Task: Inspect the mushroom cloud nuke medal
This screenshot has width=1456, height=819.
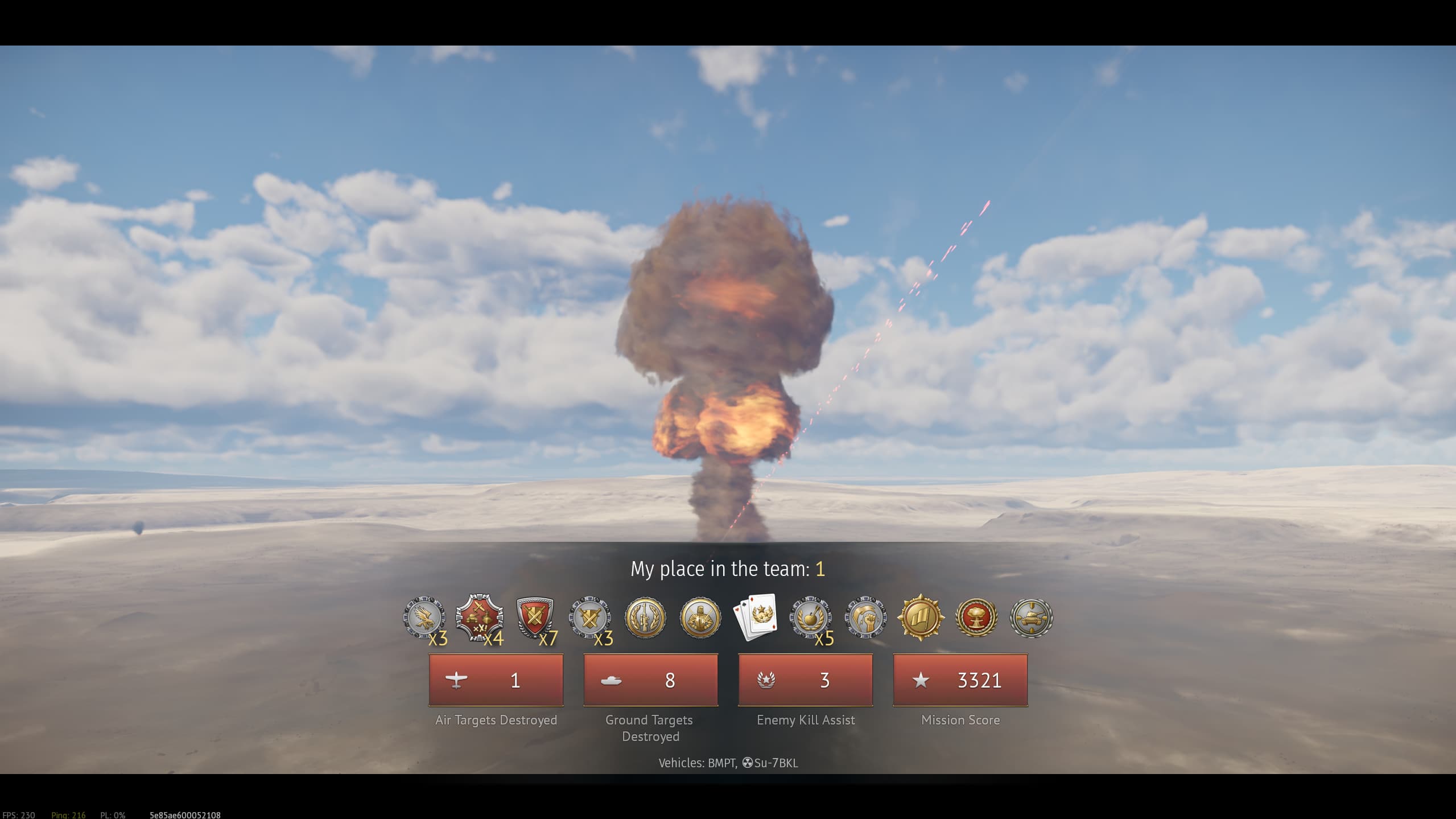Action: tap(976, 618)
